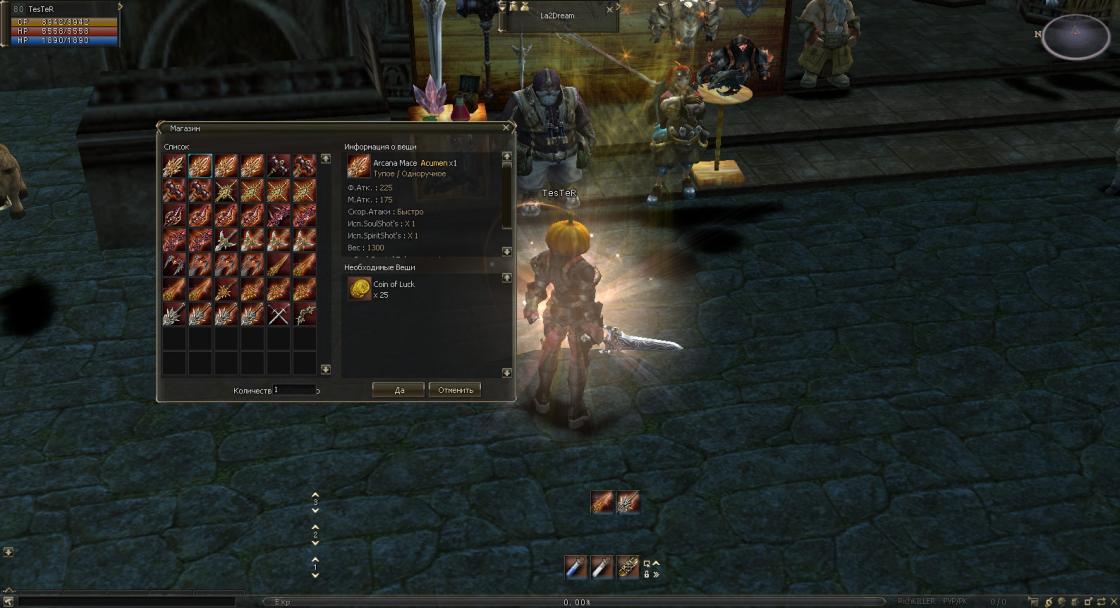
Task: Use the blue soulshot vial in the hotbar
Action: coord(575,567)
